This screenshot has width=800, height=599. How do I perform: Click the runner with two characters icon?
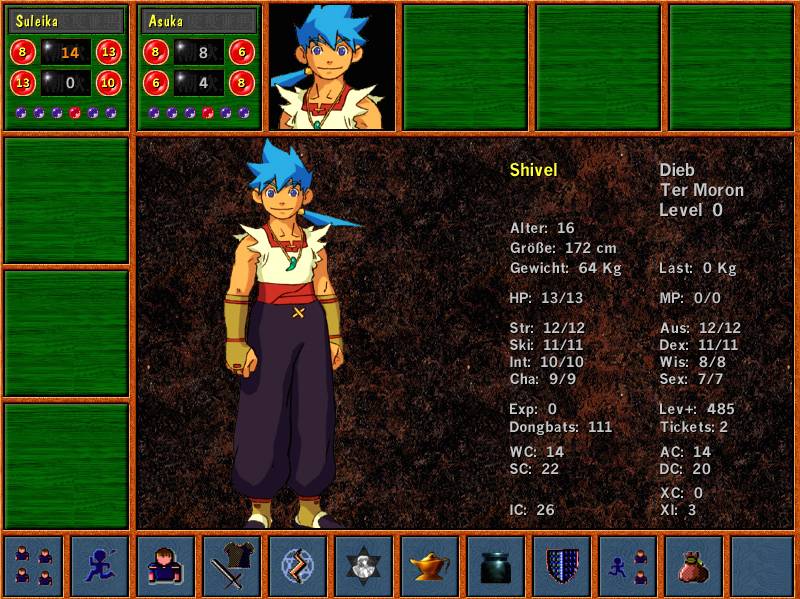pos(628,566)
